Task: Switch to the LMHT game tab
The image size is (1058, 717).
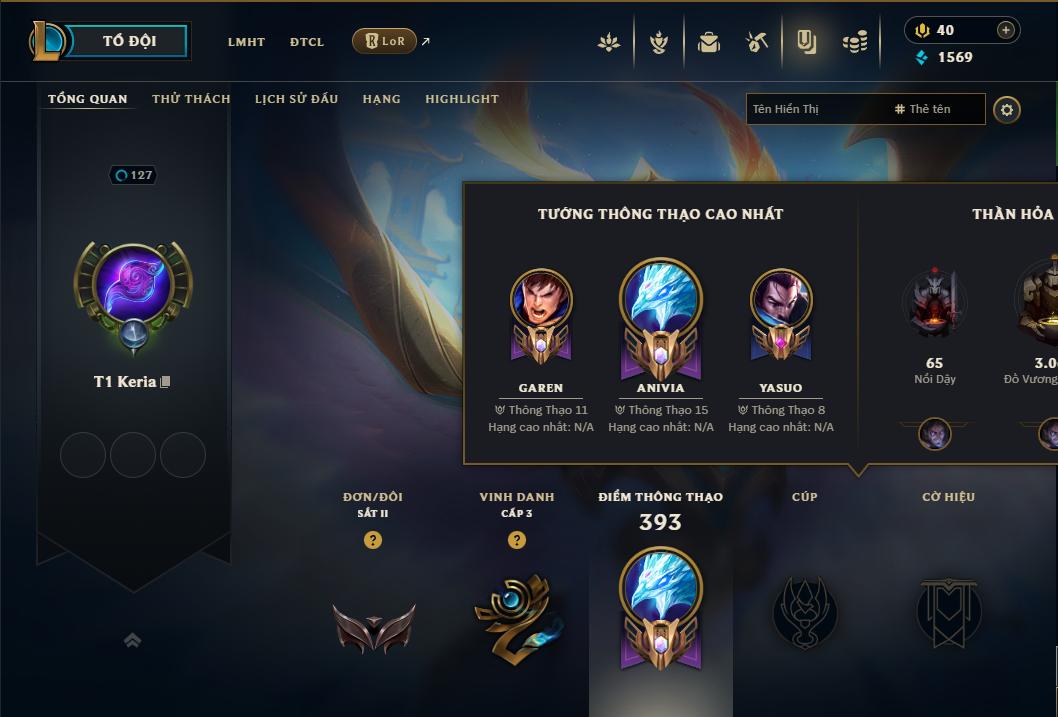Action: point(246,42)
